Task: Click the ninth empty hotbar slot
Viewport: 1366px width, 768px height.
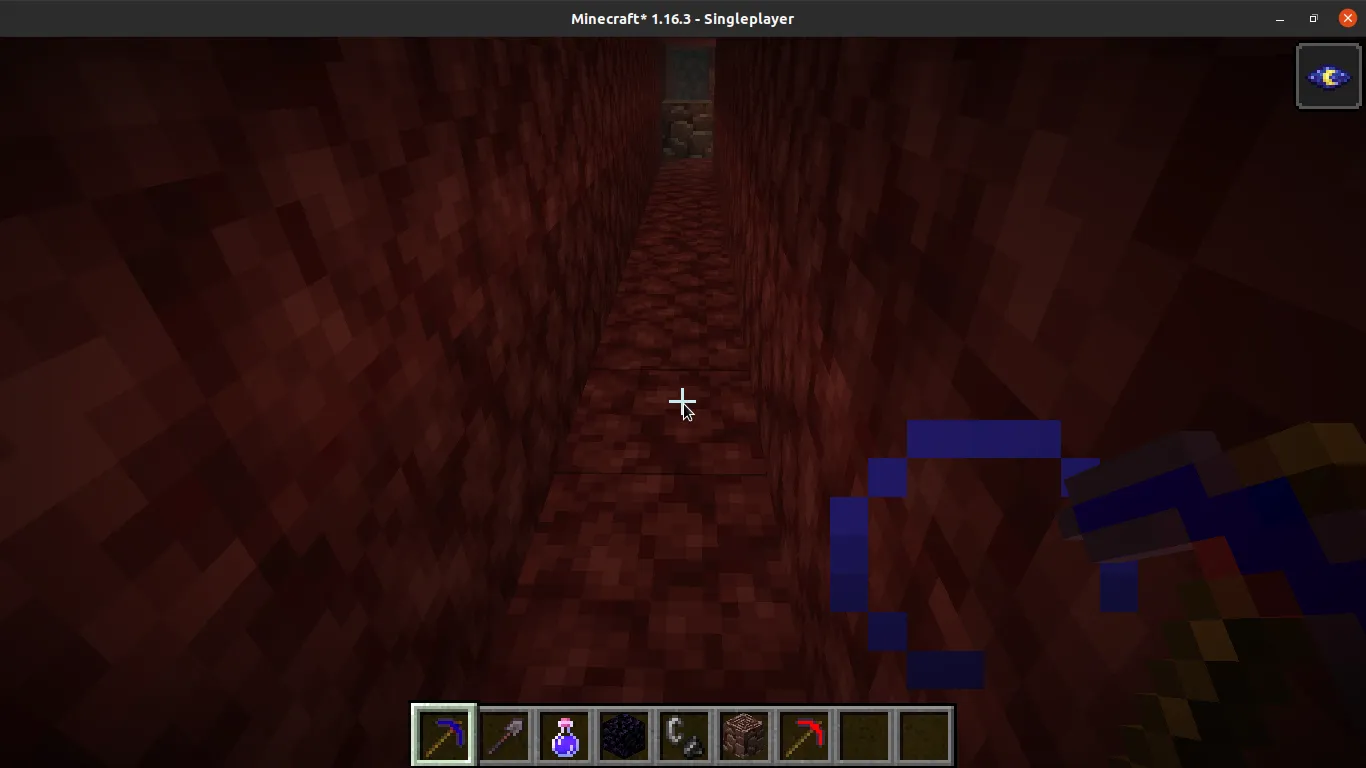Action: pos(924,735)
